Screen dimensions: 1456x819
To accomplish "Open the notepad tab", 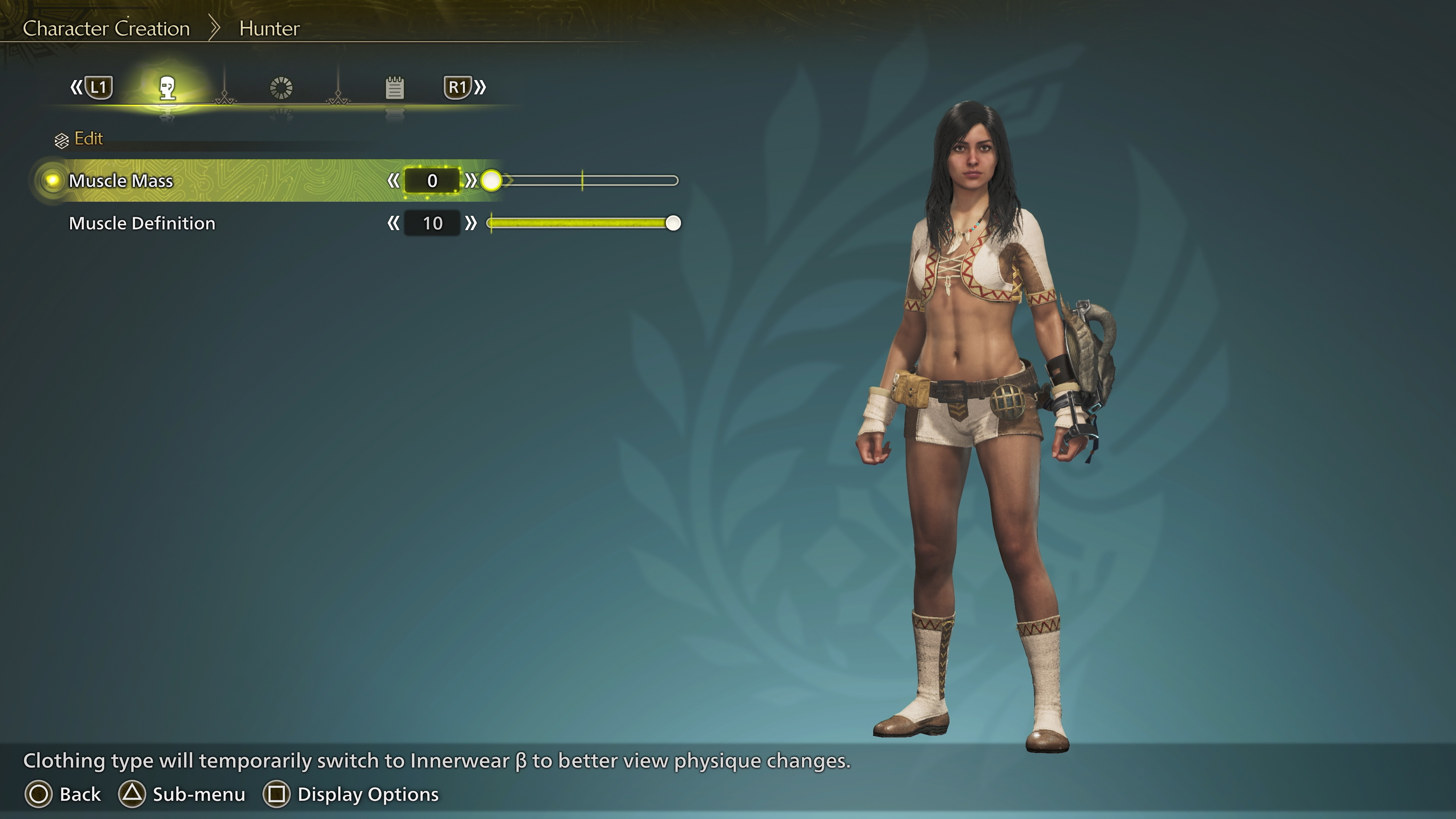I will click(394, 88).
